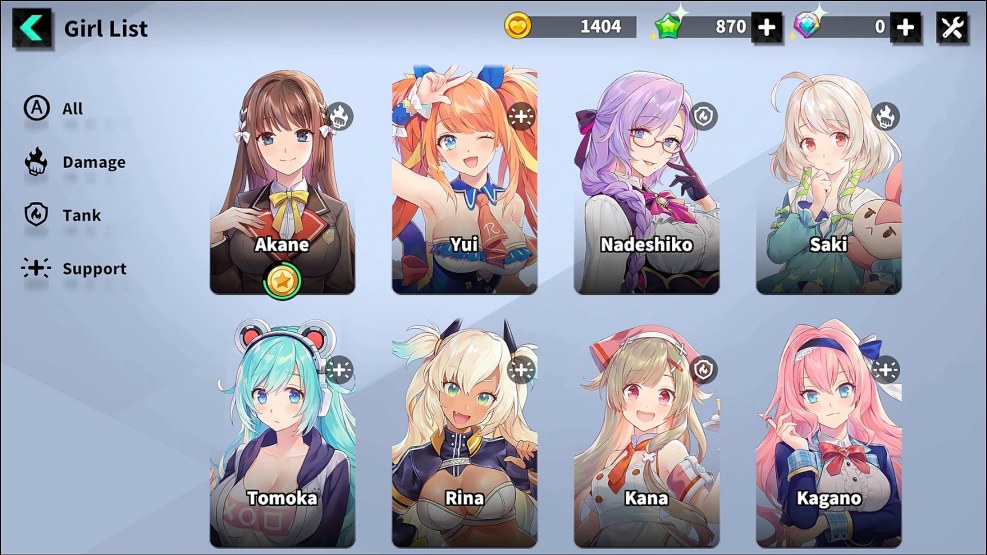Viewport: 987px width, 555px height.
Task: Select Yui's character card
Action: (464, 182)
